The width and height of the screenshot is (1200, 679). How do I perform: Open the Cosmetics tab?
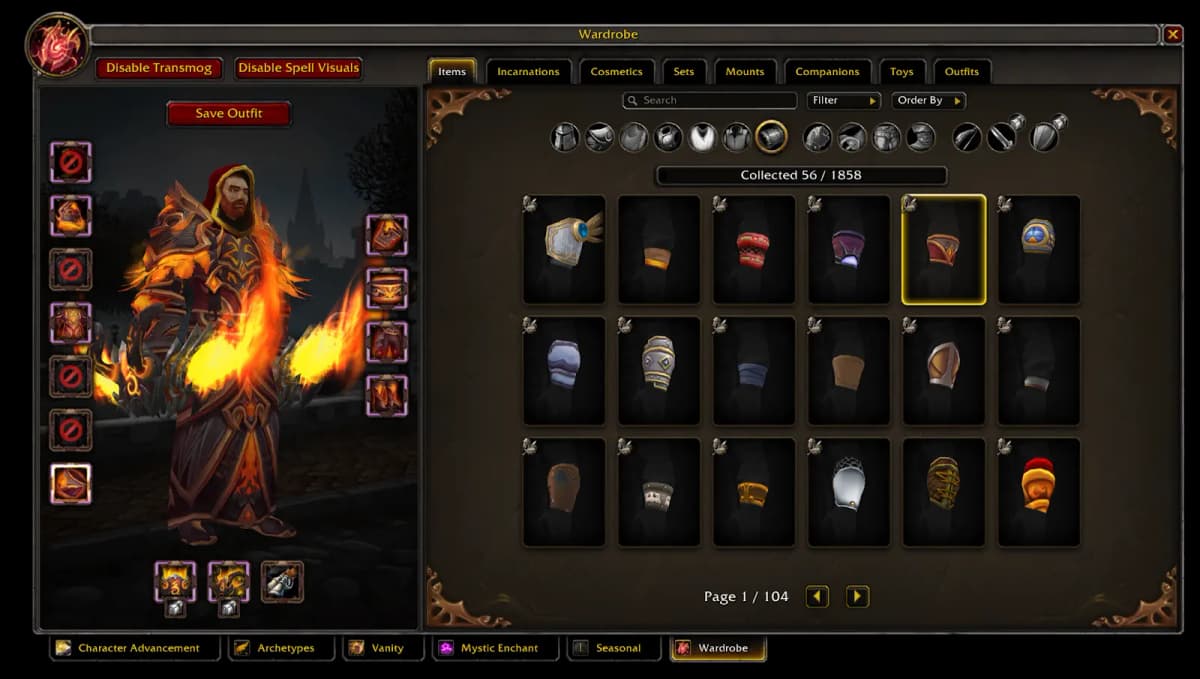[616, 72]
